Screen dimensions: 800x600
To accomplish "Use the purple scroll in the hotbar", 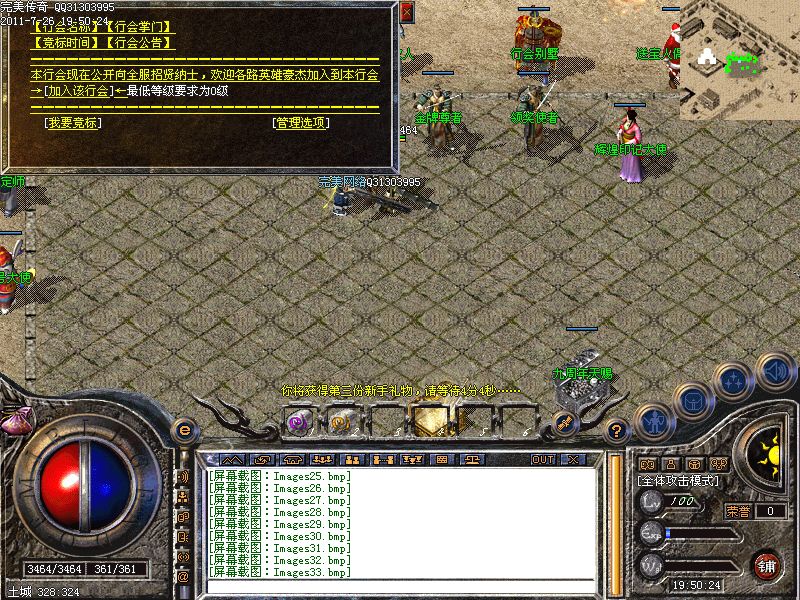I will [x=297, y=422].
